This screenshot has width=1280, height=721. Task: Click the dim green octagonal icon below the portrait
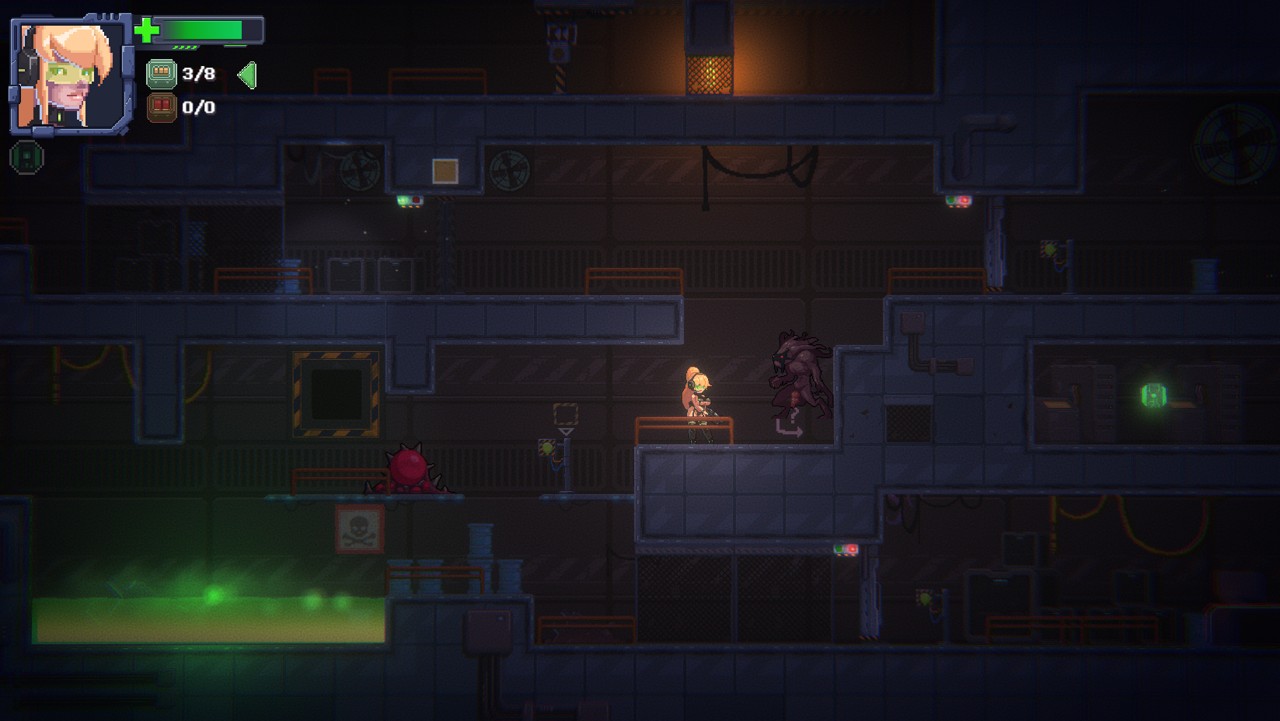coord(27,157)
